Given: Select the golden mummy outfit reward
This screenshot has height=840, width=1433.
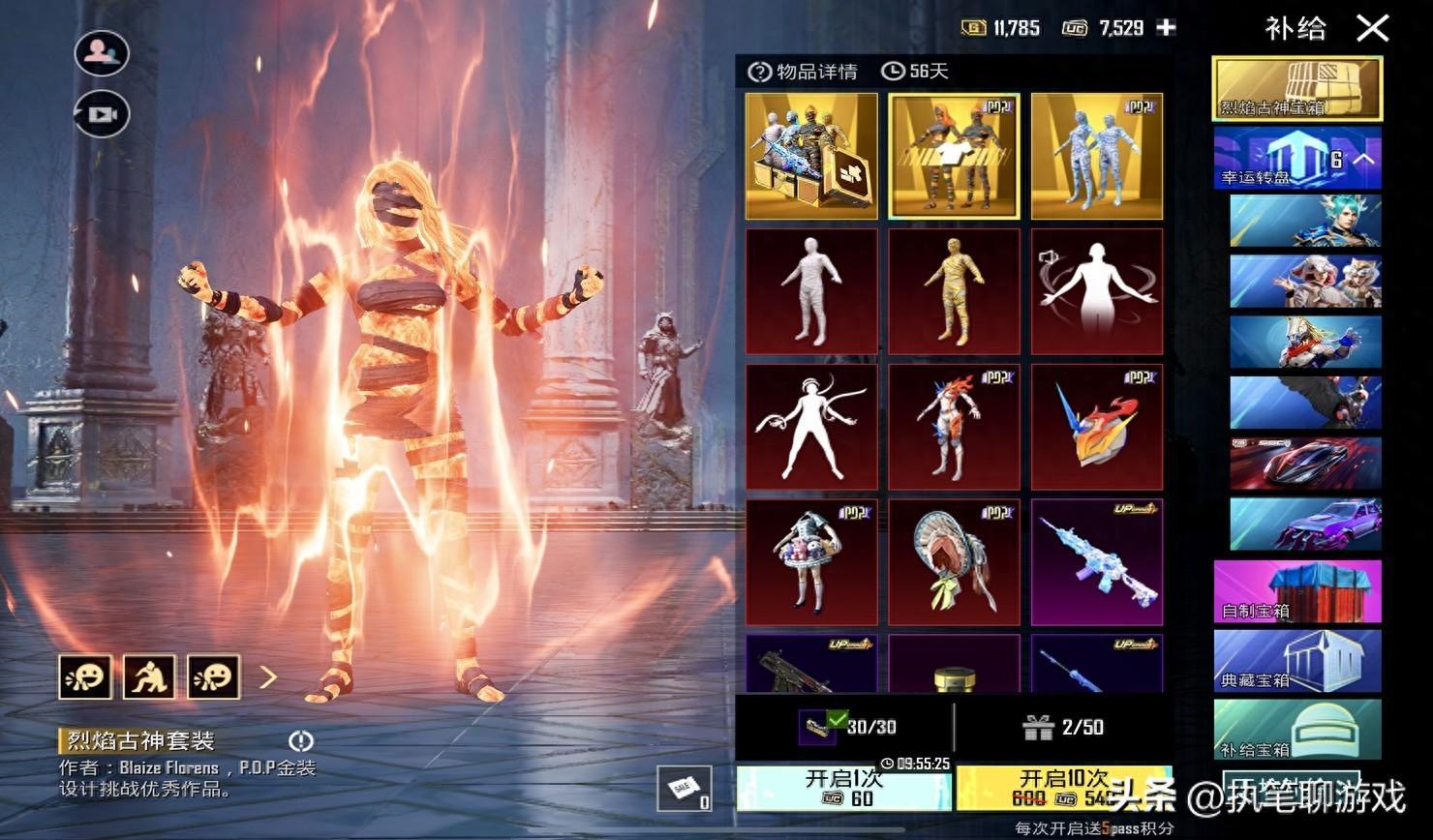Looking at the screenshot, I should [954, 291].
